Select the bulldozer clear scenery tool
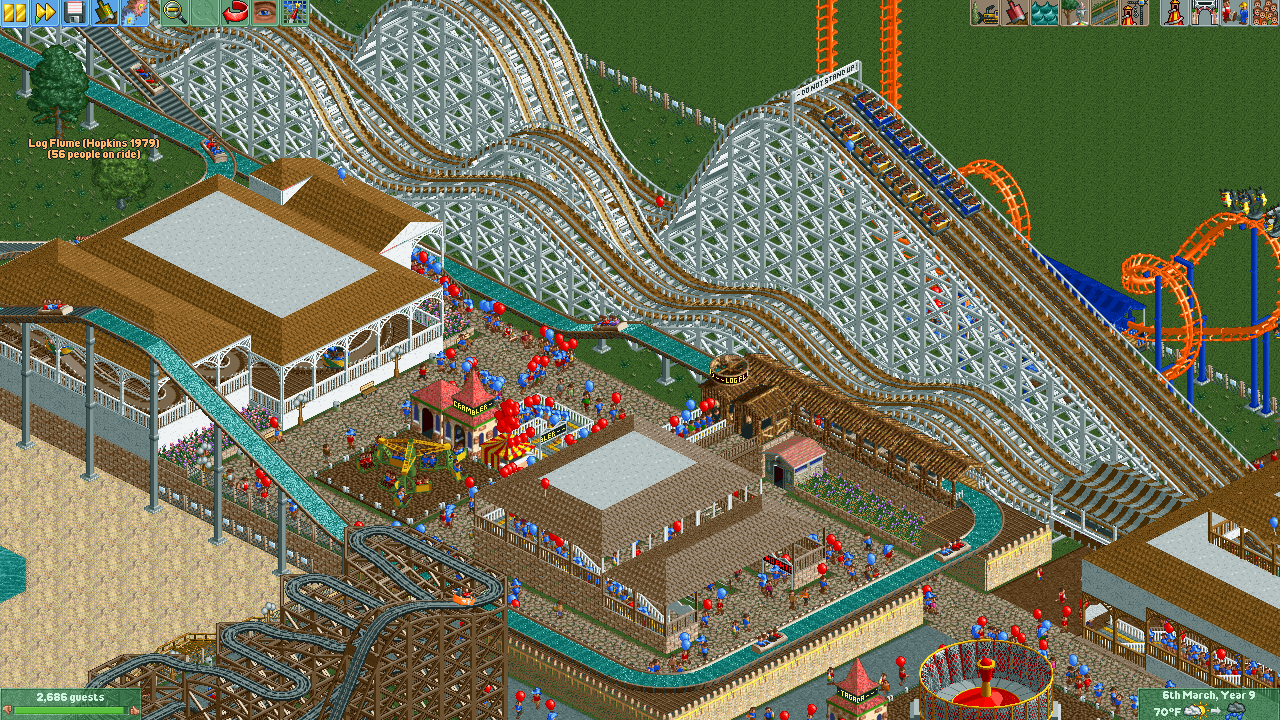Viewport: 1280px width, 720px height. point(986,12)
